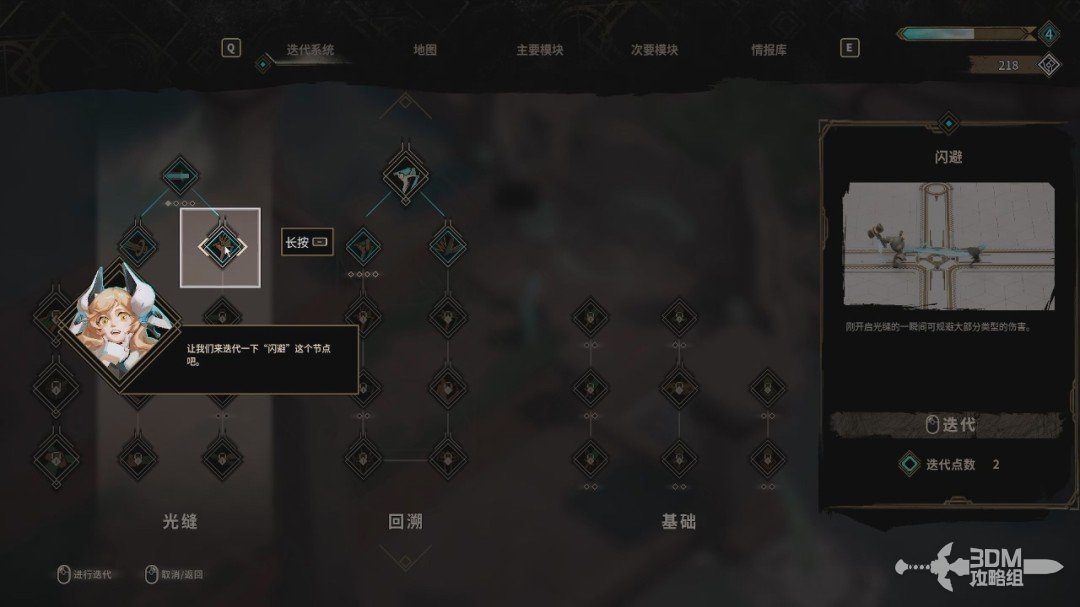
Task: Open the 次要模块 tab
Action: [654, 50]
